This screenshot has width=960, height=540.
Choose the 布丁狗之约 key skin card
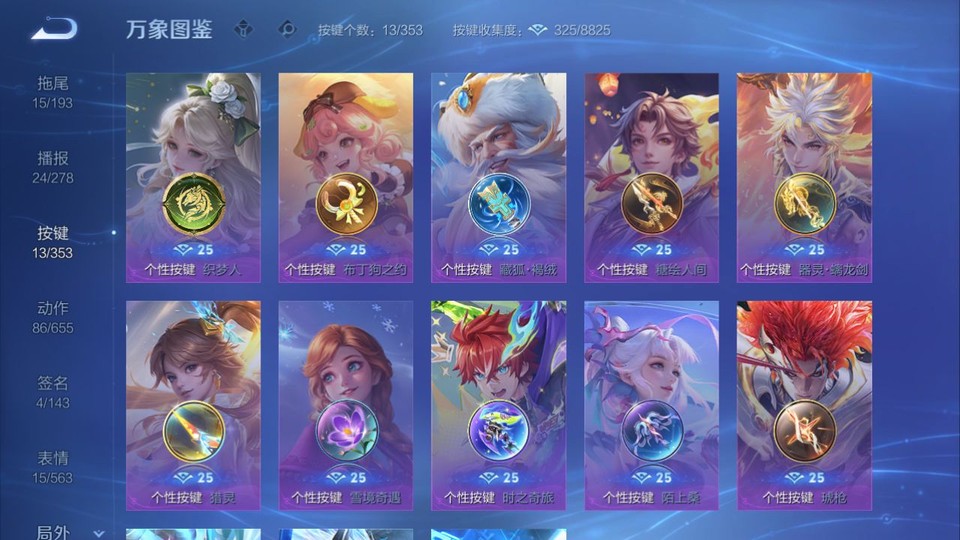[346, 177]
